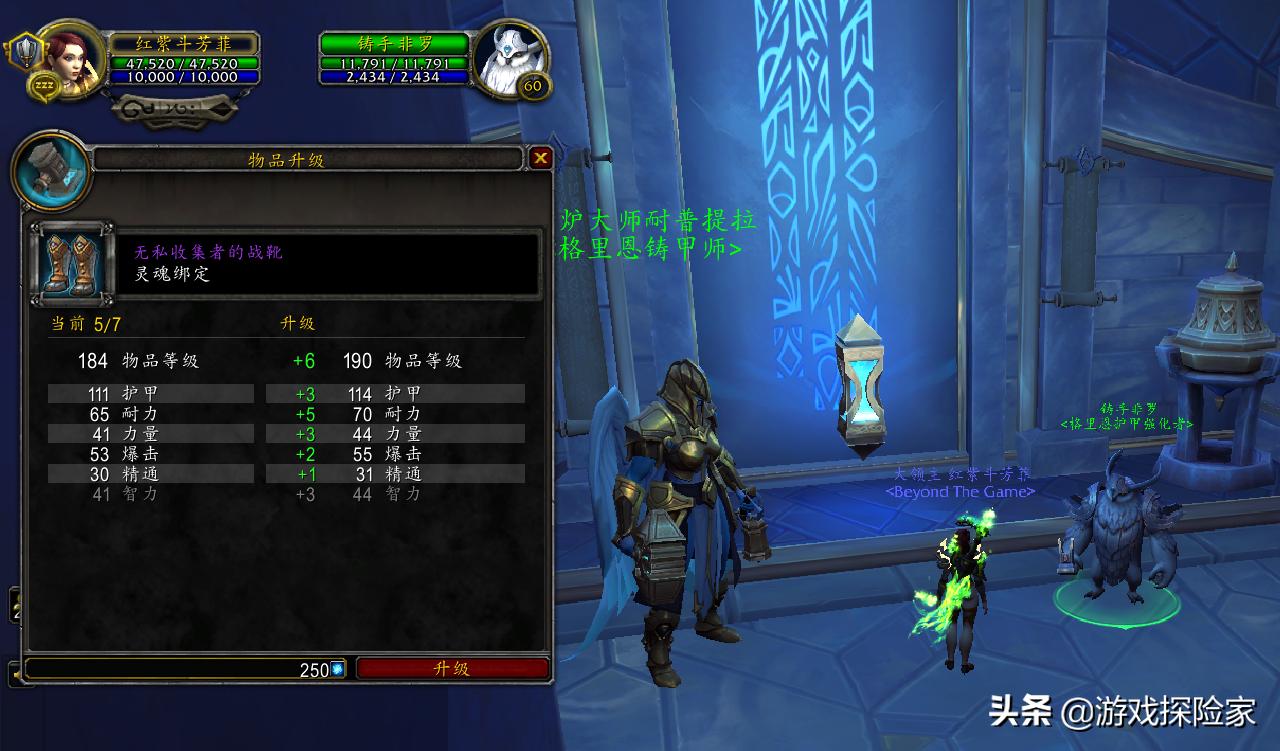1280x751 pixels.
Task: Click the red 升级 upgrade button
Action: point(452,669)
